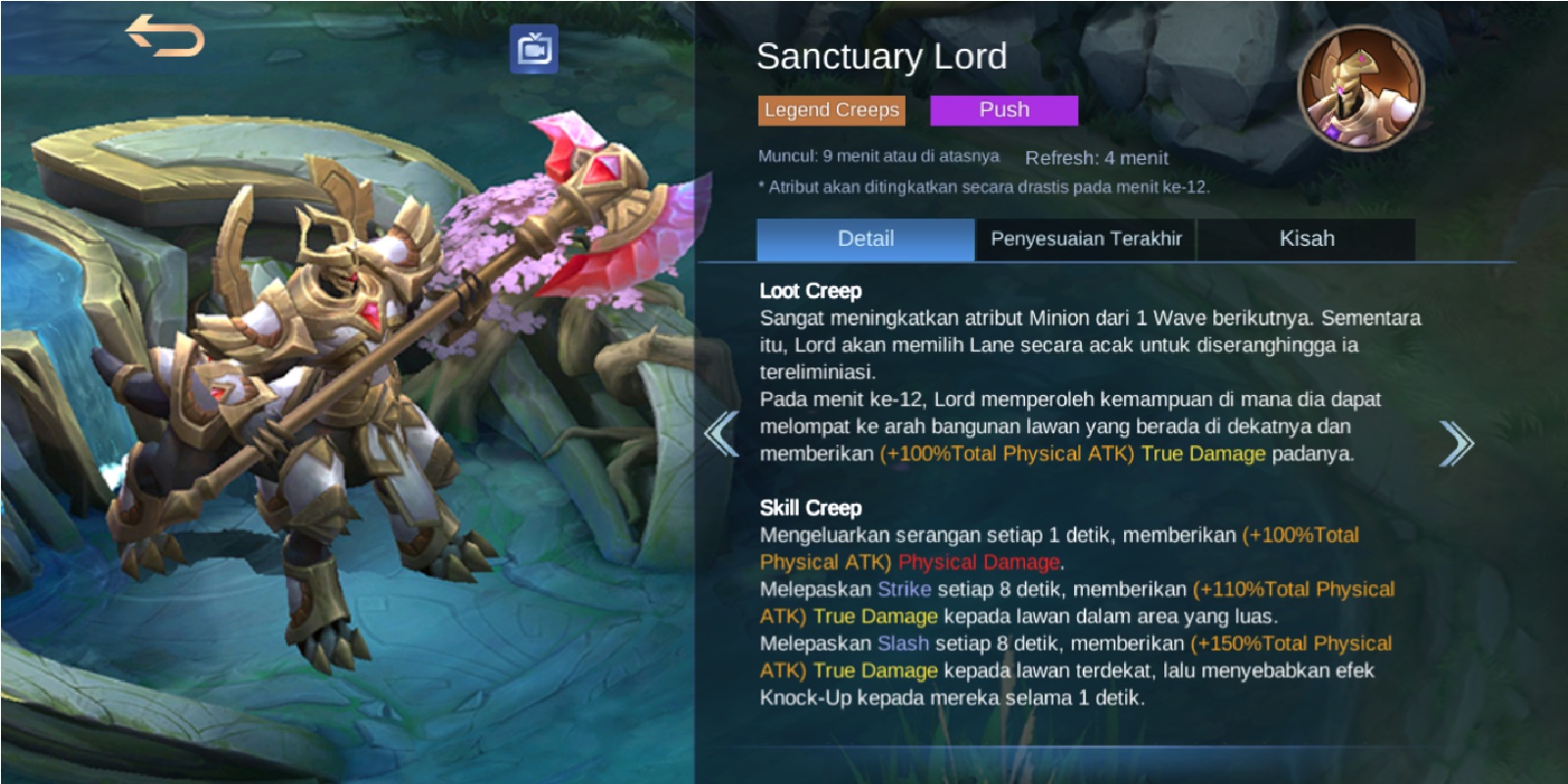The width and height of the screenshot is (1568, 784).
Task: Click the Slash keyword in Skill Creep text
Action: [902, 644]
